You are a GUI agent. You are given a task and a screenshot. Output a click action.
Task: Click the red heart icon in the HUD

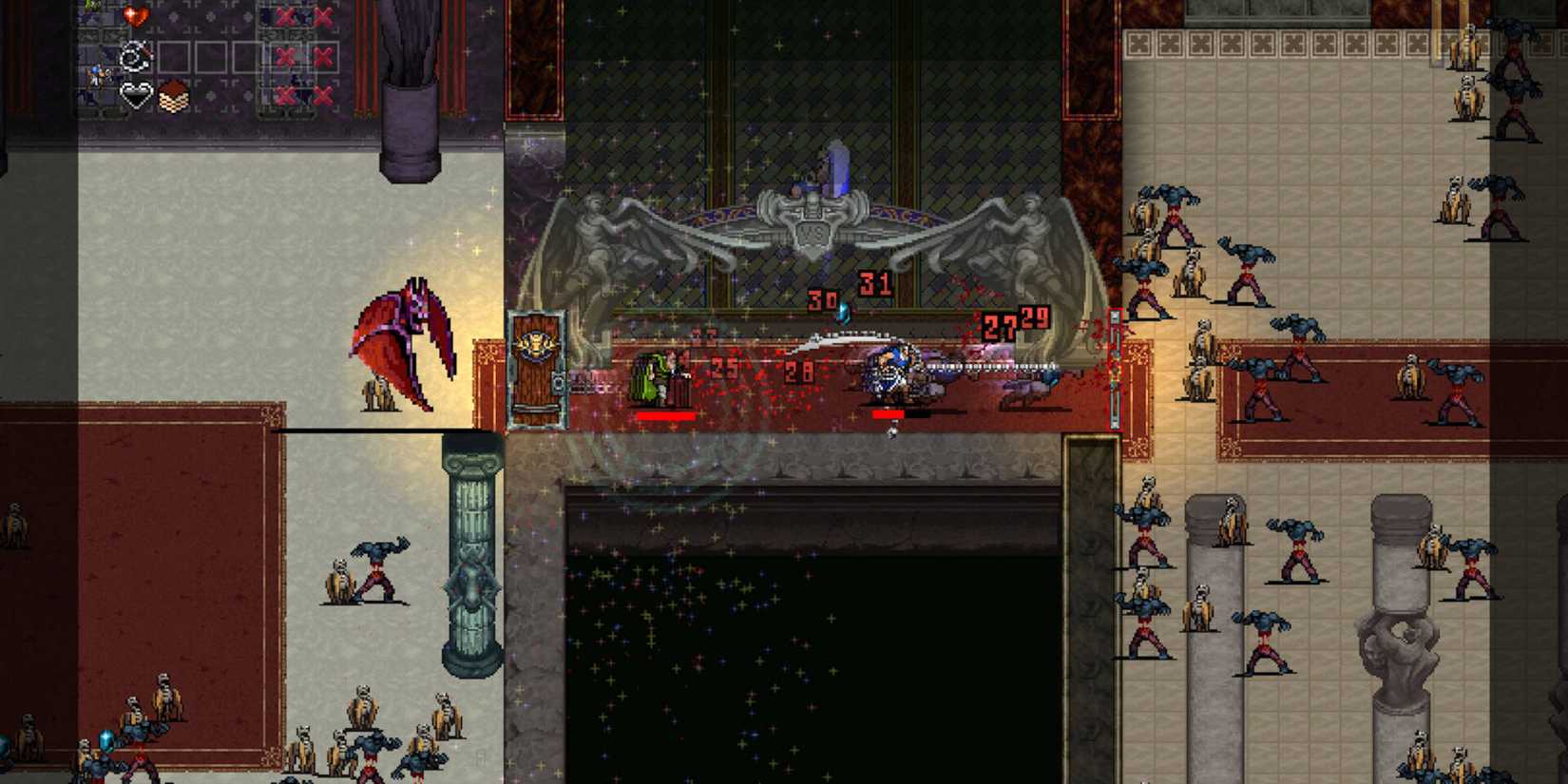136,17
